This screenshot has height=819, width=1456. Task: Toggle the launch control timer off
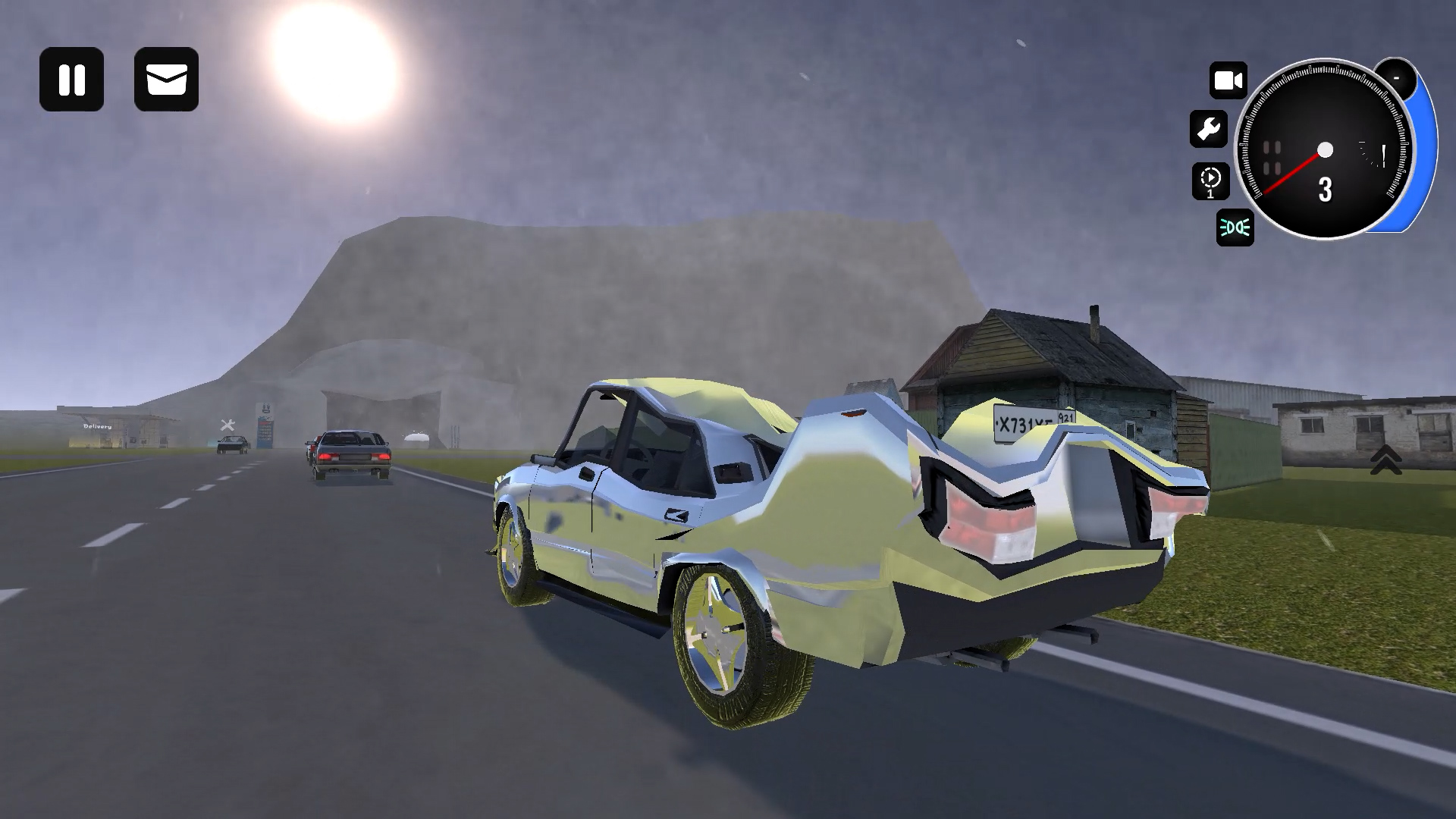pos(1211,181)
